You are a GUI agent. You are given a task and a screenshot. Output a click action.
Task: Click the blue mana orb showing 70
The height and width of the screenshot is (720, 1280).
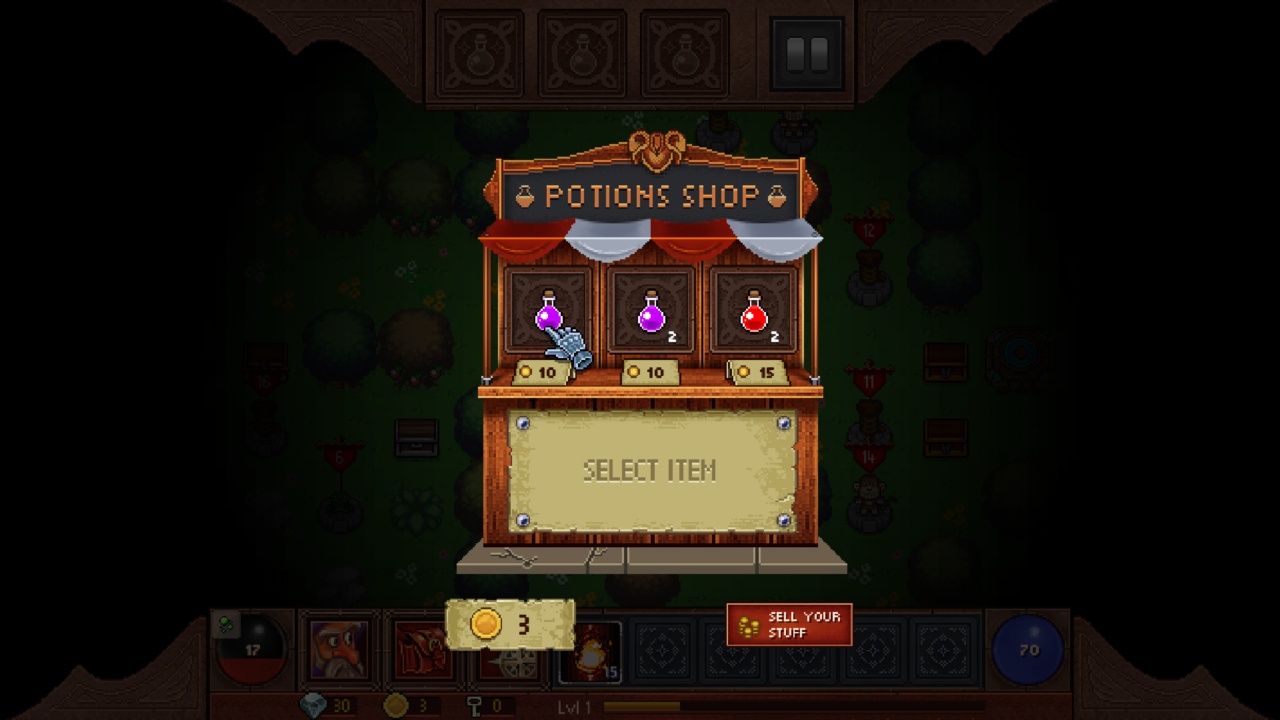click(1027, 650)
